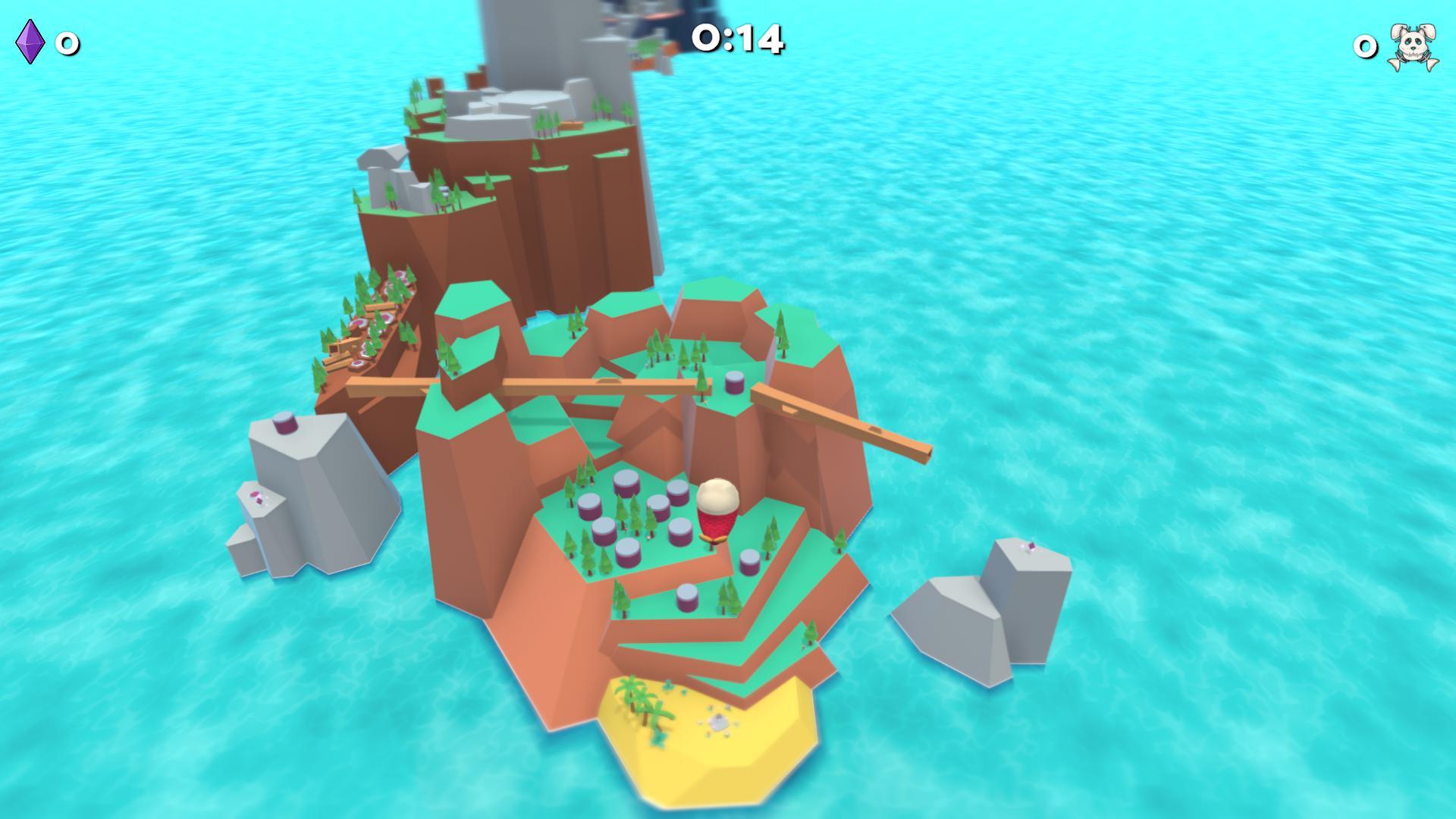Click the purple gem counter icon

tap(30, 42)
